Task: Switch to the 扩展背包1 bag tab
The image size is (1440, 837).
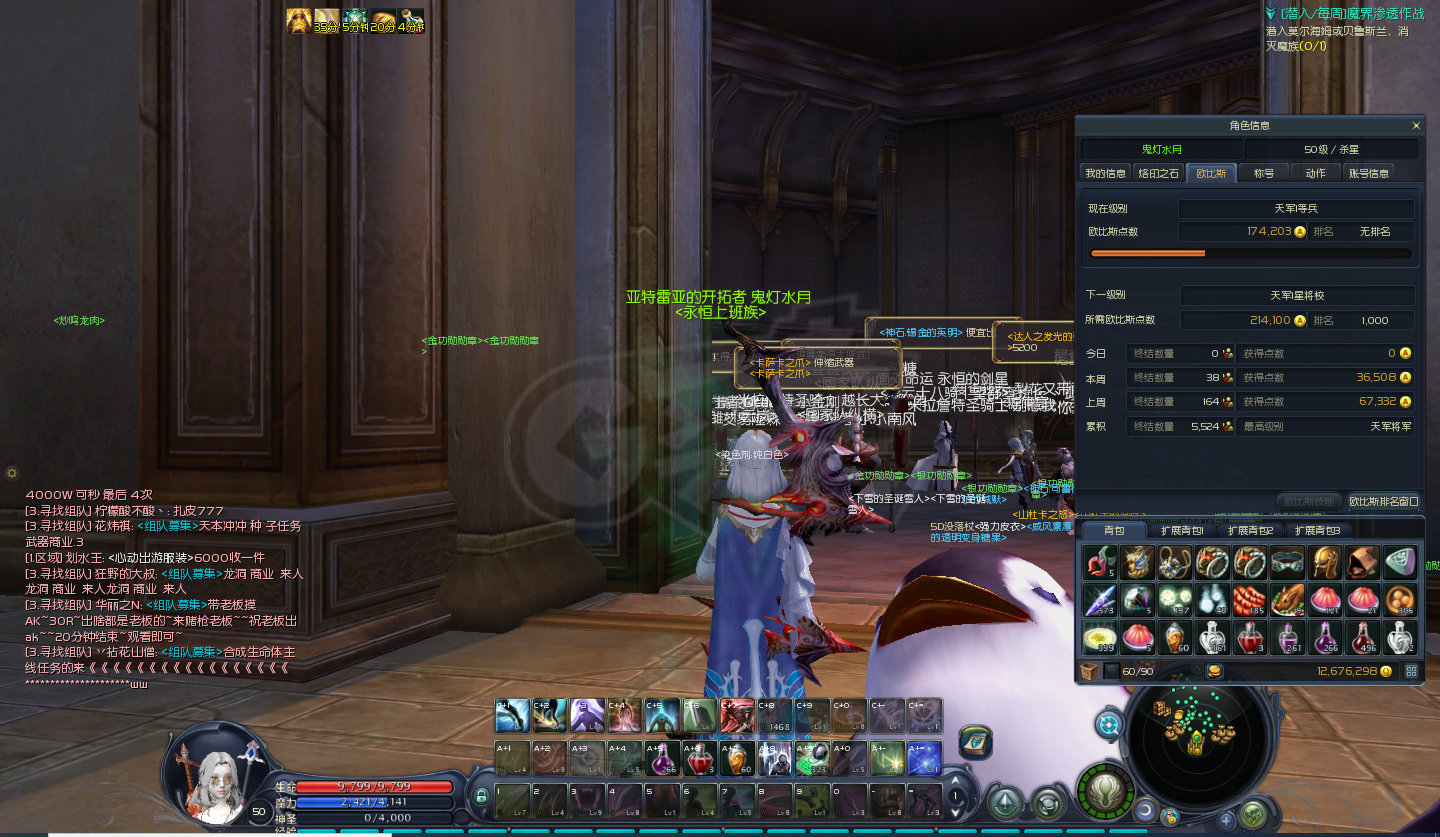Action: coord(1181,530)
